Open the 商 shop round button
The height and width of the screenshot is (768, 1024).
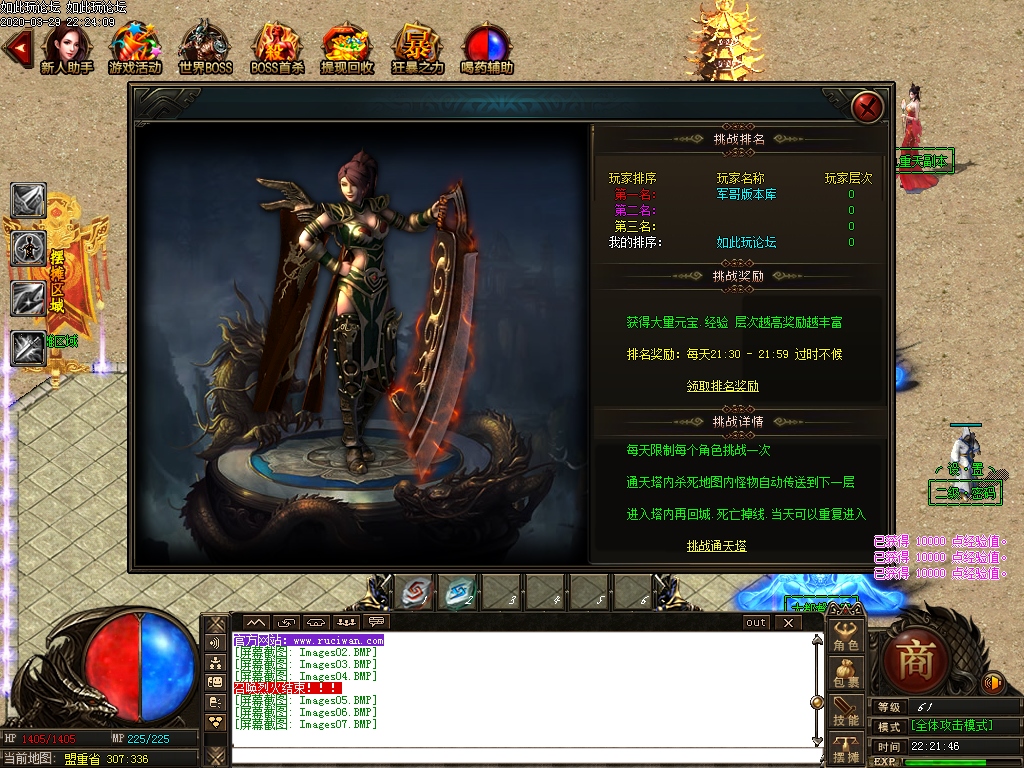916,660
